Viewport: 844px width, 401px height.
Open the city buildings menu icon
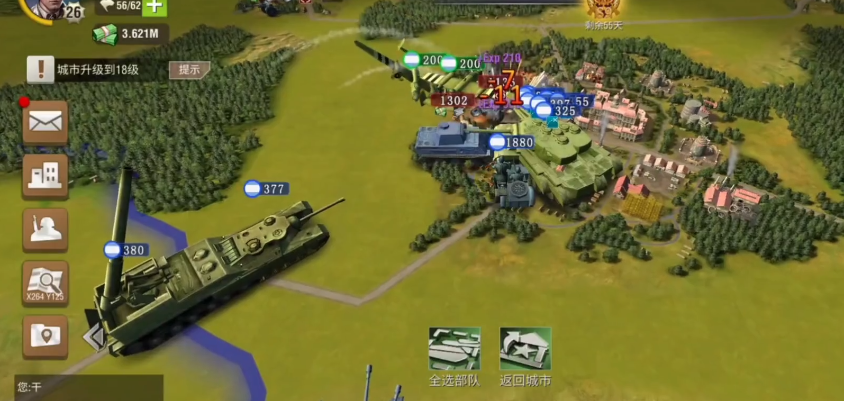46,176
